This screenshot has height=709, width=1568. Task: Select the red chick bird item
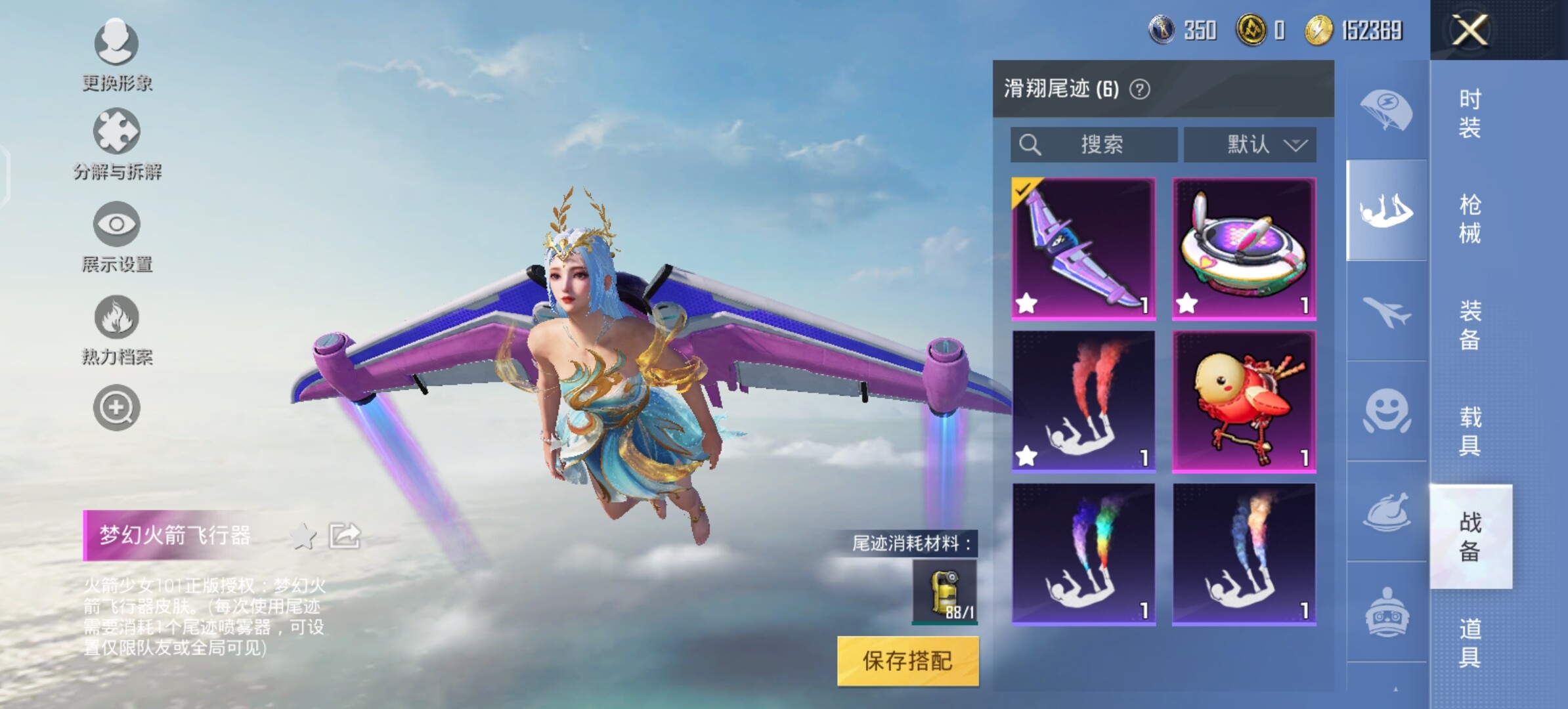click(x=1244, y=401)
